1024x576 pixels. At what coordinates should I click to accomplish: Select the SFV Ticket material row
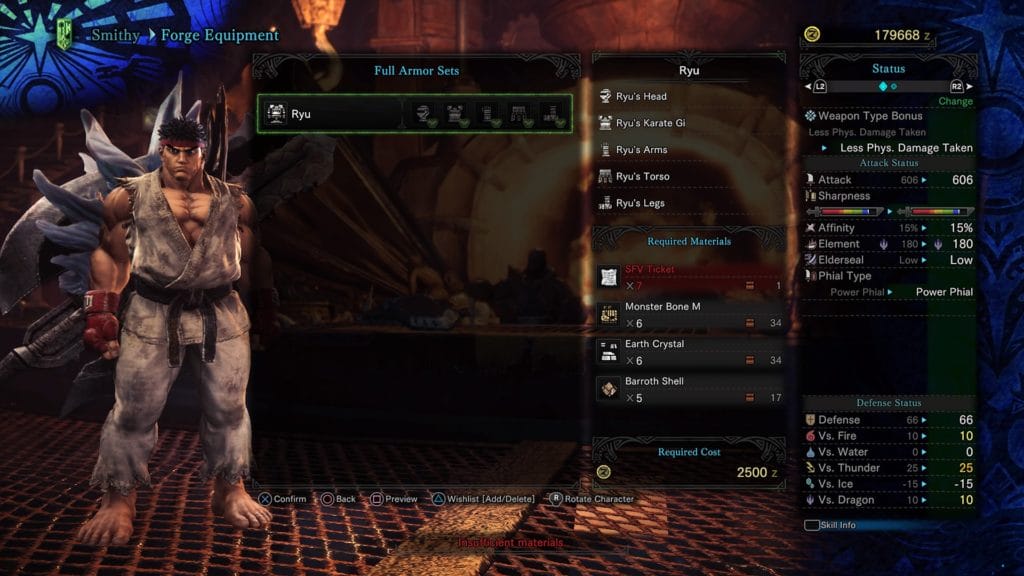[x=688, y=277]
